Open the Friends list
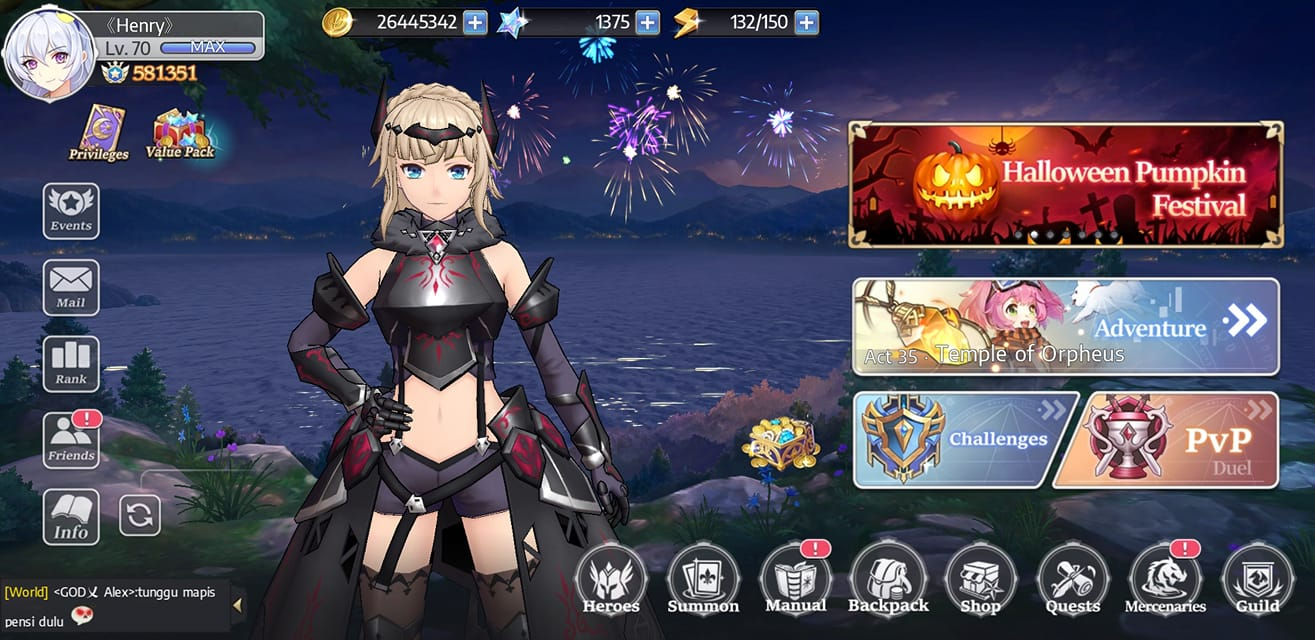 [71, 441]
